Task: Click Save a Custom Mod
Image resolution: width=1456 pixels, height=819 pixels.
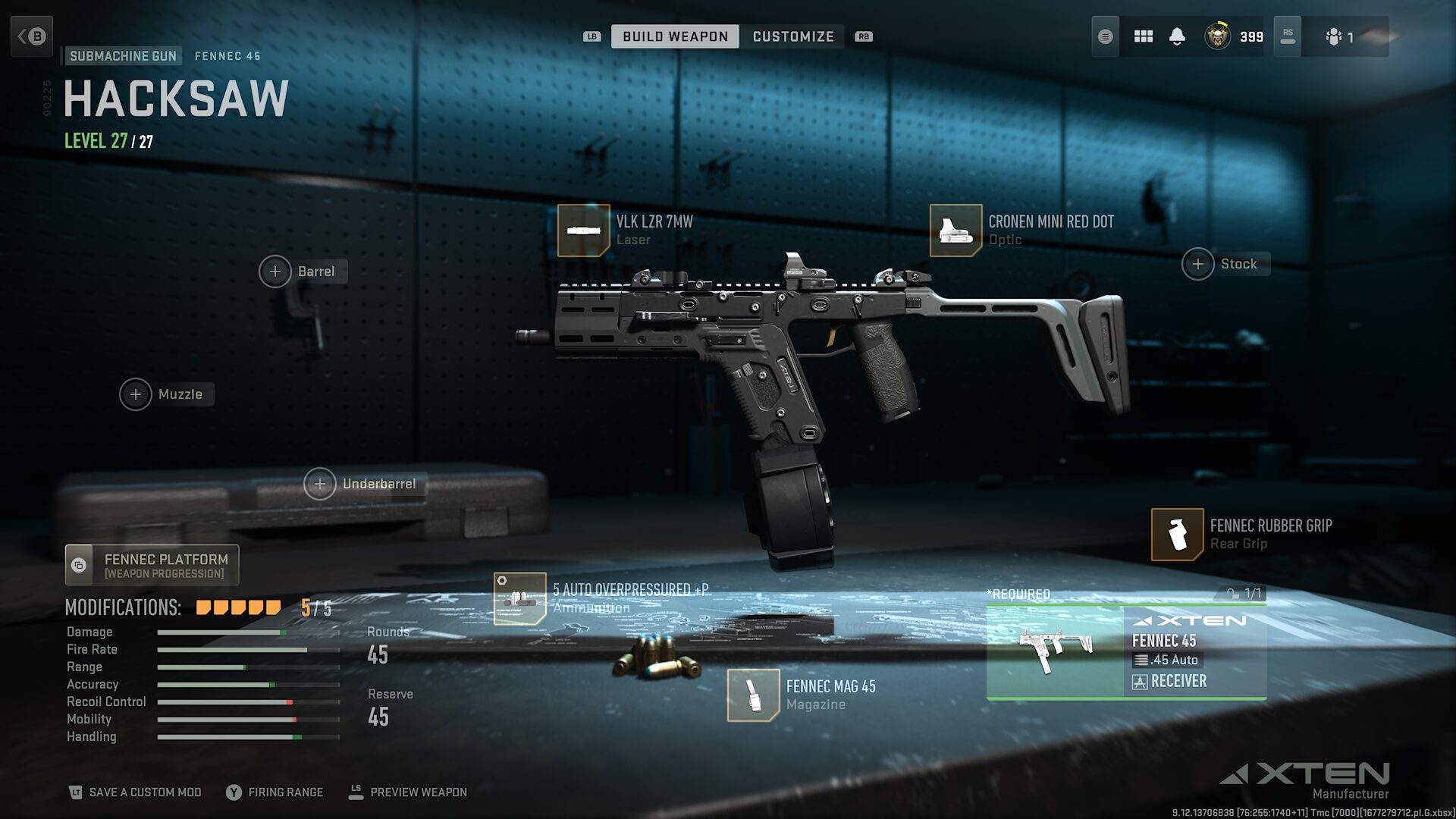Action: [135, 792]
